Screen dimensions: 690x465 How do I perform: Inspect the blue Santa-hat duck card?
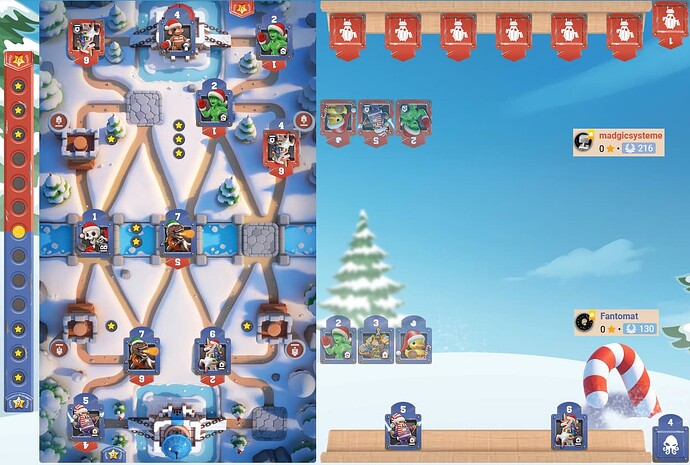tap(413, 340)
